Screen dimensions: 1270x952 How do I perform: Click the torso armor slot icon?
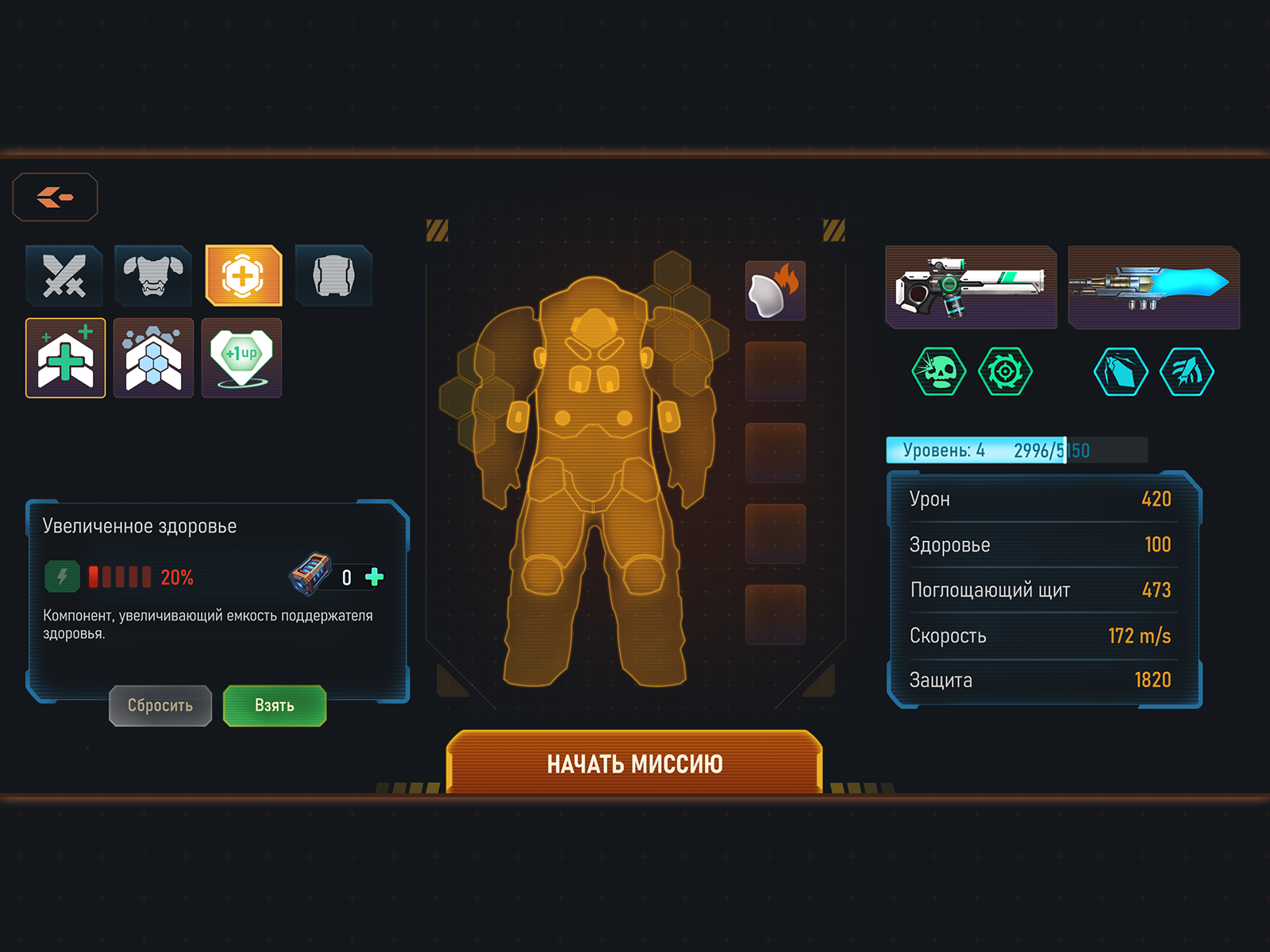coord(333,275)
